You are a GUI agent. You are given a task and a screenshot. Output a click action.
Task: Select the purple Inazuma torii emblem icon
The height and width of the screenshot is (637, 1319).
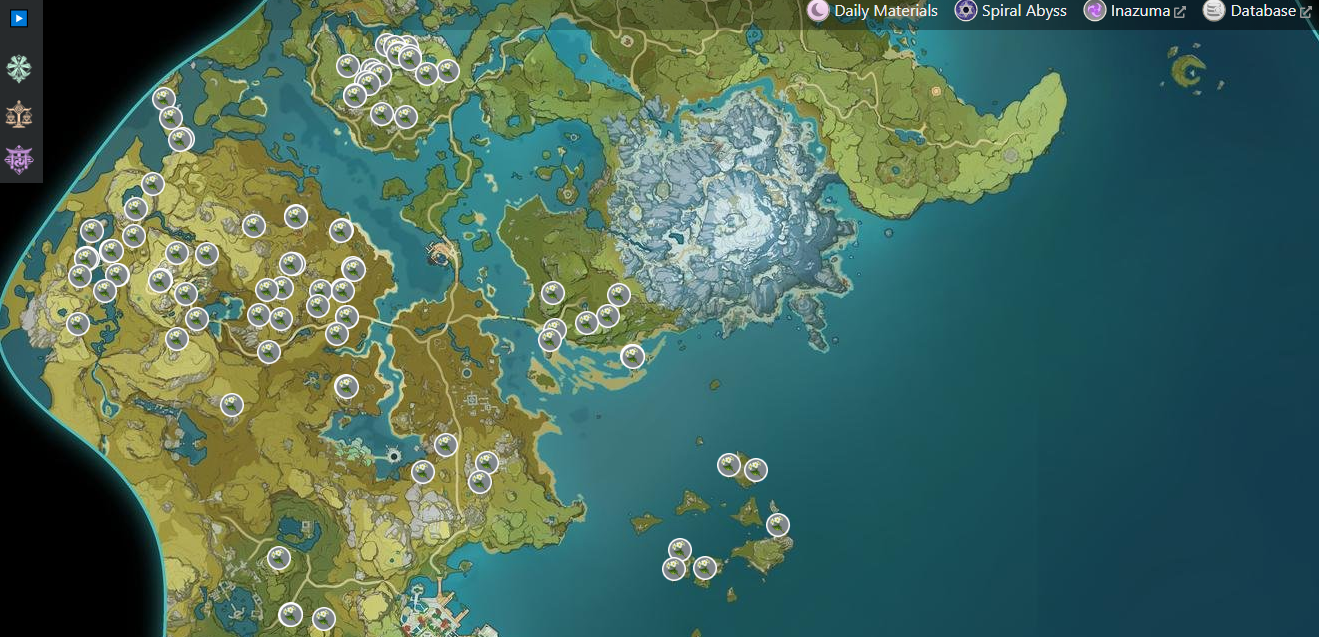click(x=19, y=159)
